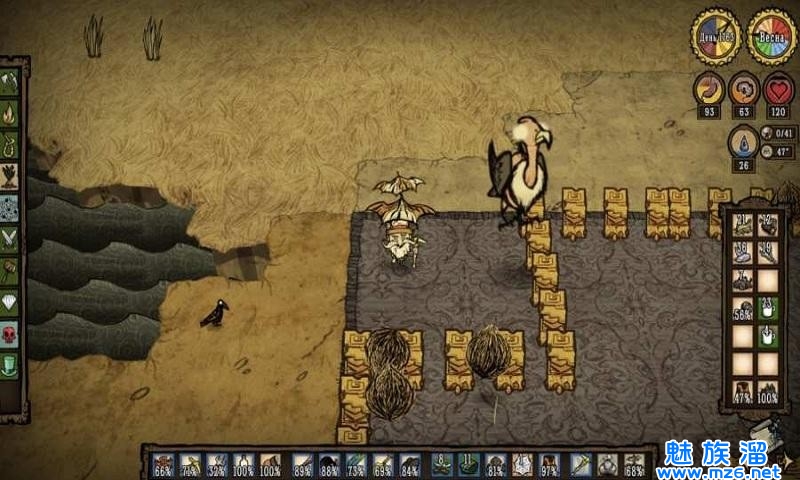Choose the equipped item showing 68%
800x480 pixels.
pyautogui.click(x=633, y=464)
